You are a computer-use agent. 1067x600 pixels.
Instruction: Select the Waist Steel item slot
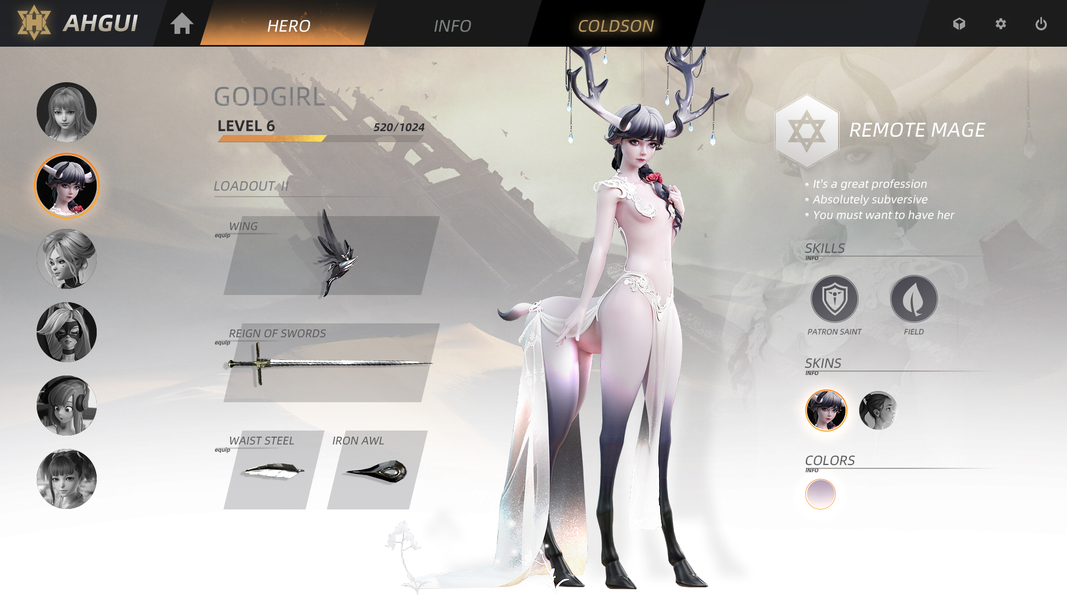click(272, 470)
